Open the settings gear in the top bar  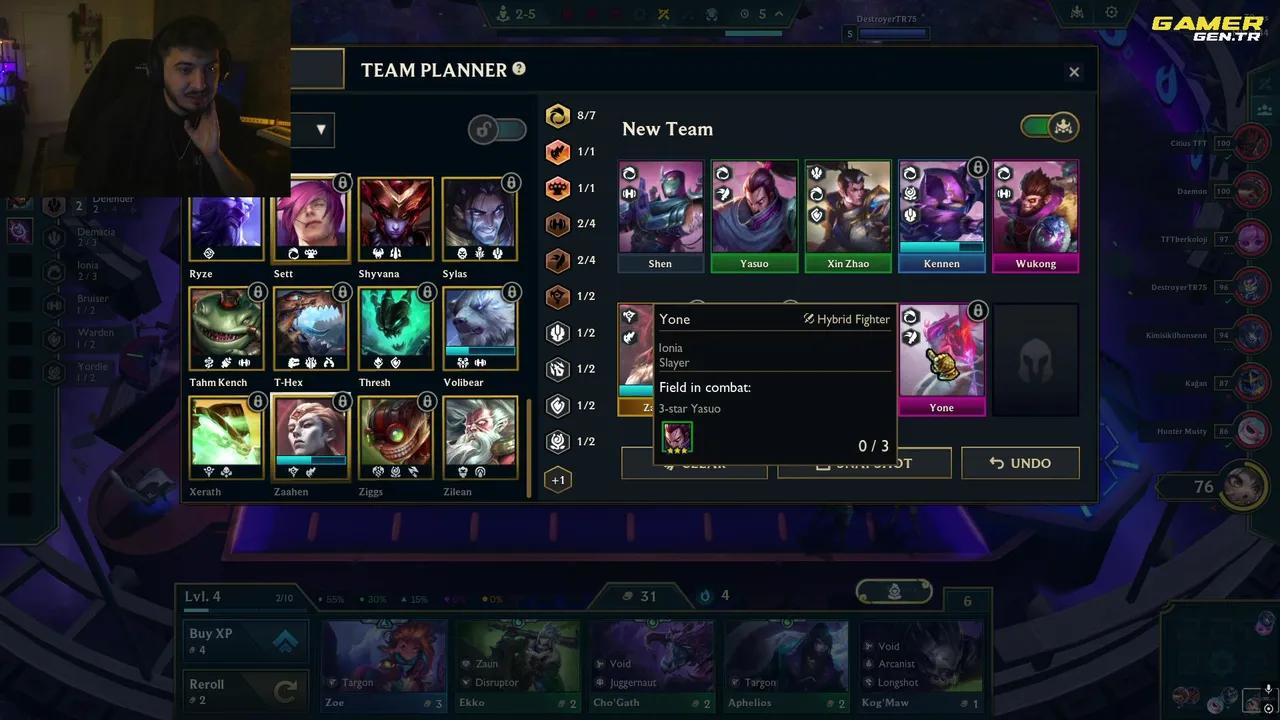coord(1112,13)
